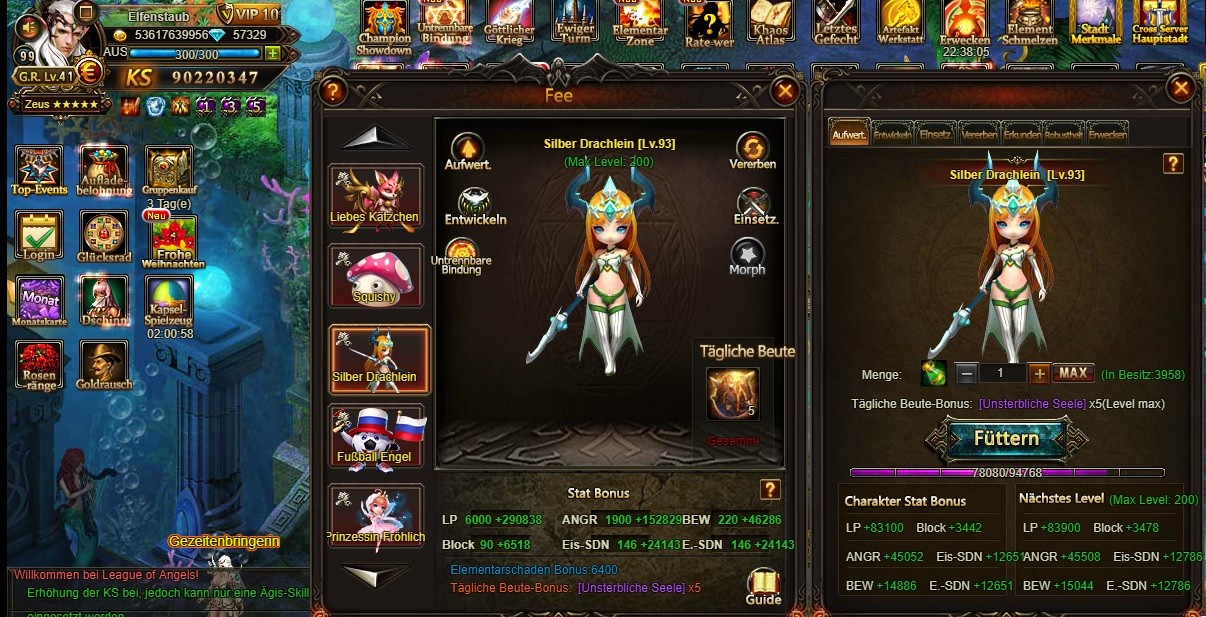Close the Fee window
Viewport: 1206px width, 617px height.
coord(785,92)
